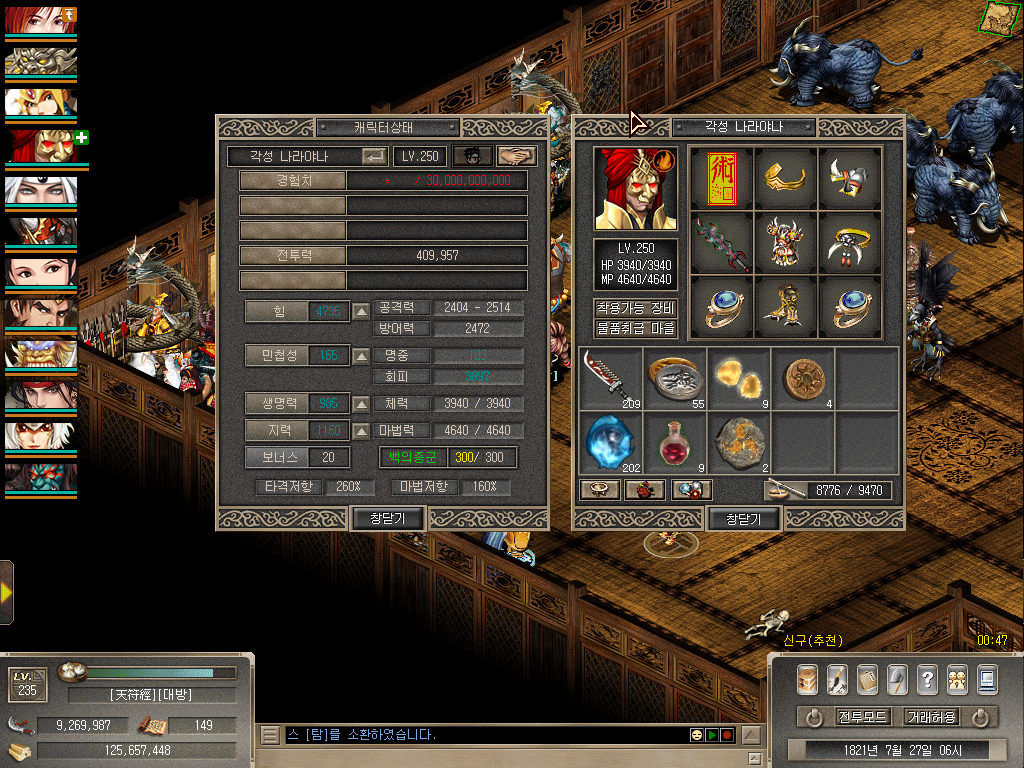Select the red potion in inventory
1024x768 pixels.
point(675,443)
